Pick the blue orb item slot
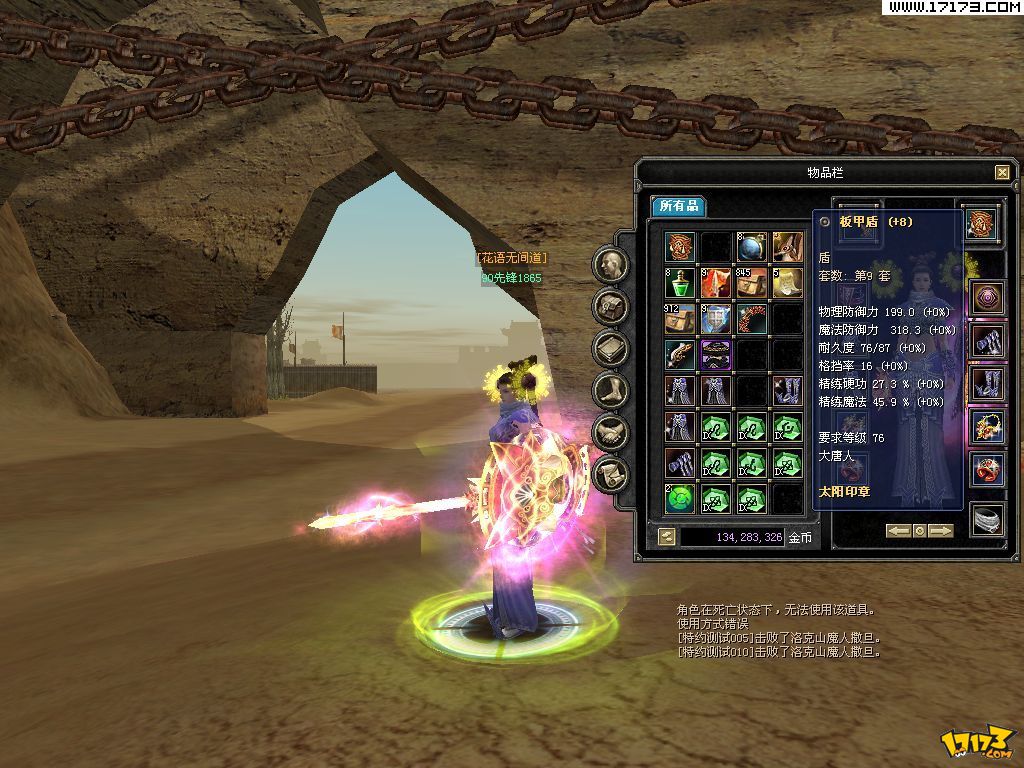Viewport: 1024px width, 768px height. coord(751,247)
